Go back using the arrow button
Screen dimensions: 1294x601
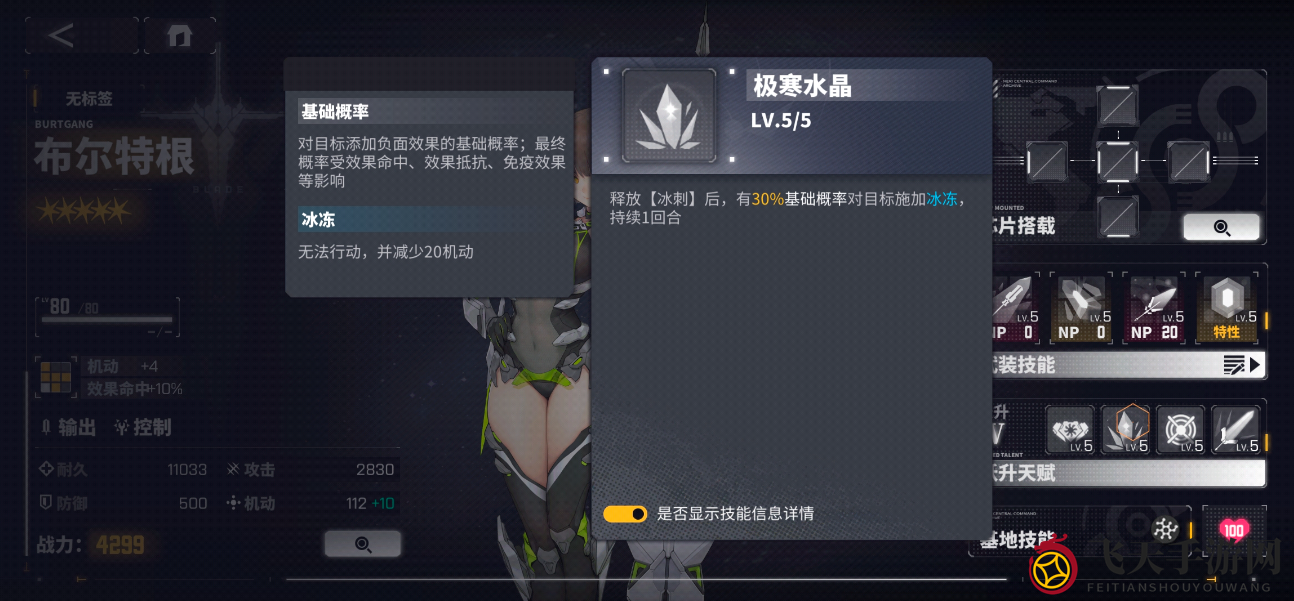click(x=62, y=36)
